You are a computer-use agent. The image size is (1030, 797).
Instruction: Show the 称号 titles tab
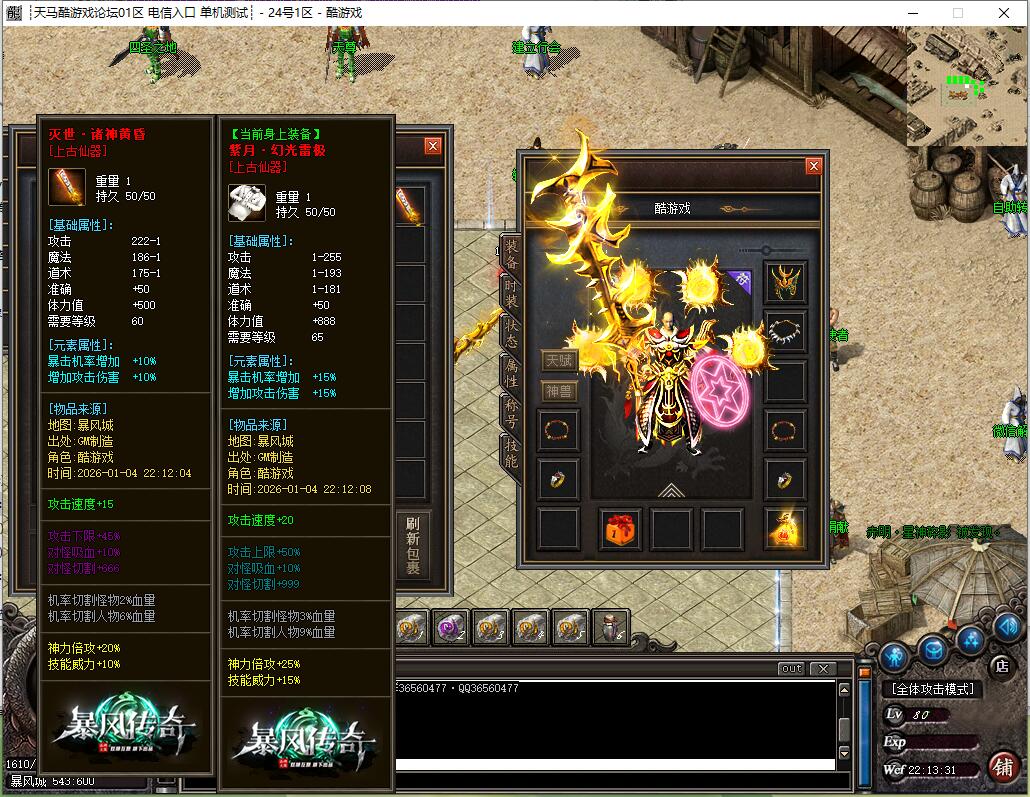point(510,415)
